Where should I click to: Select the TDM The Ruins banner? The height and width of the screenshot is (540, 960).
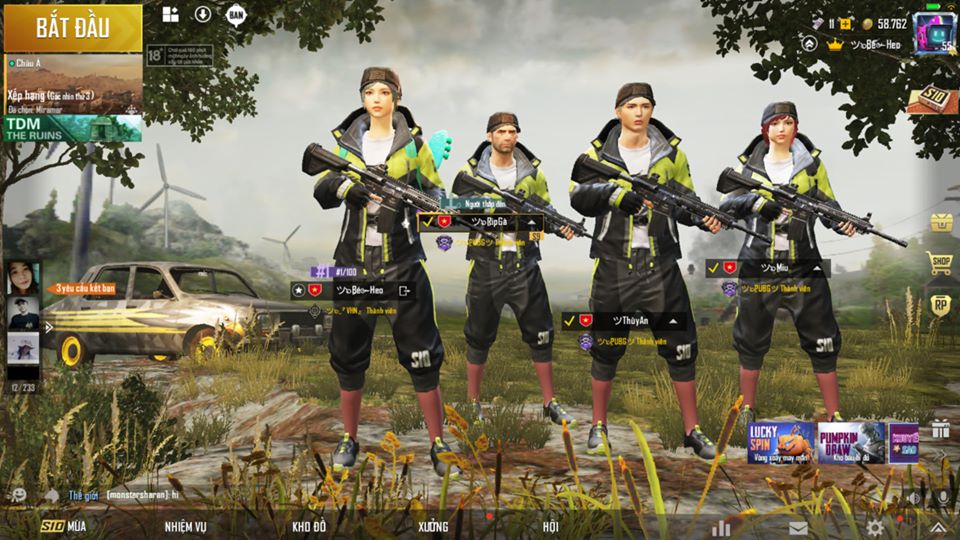click(72, 128)
